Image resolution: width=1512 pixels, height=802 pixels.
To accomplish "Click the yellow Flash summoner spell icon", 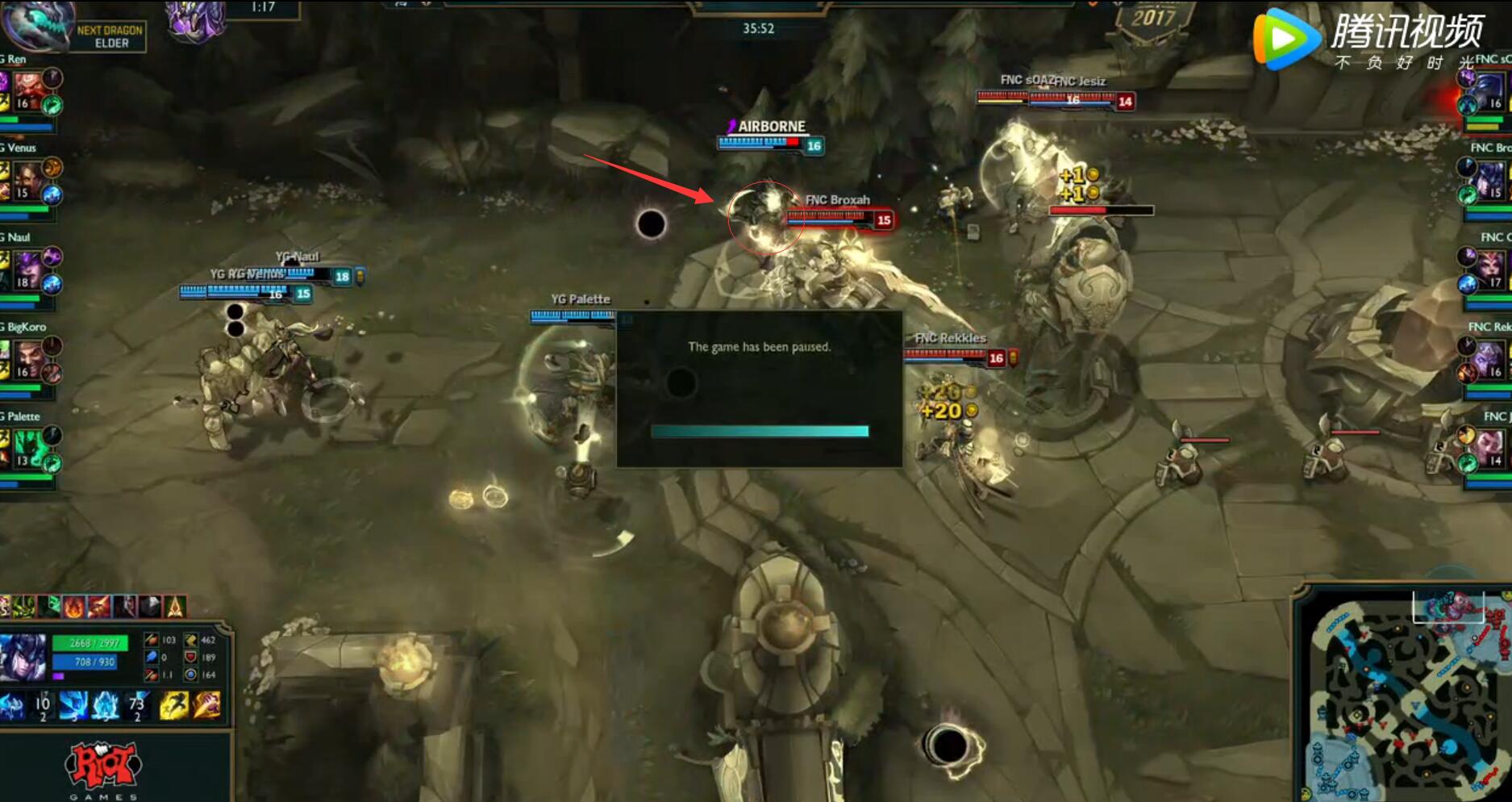I will pyautogui.click(x=173, y=705).
